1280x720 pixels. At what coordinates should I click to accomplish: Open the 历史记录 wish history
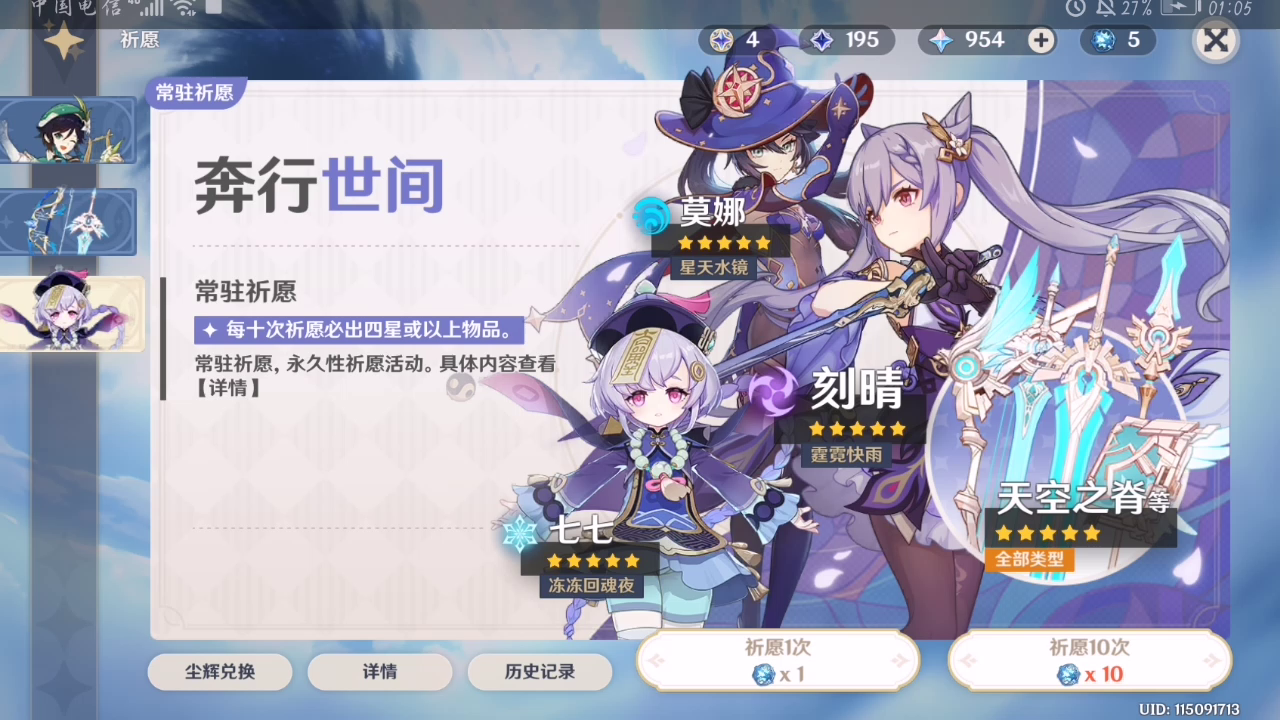tap(541, 672)
